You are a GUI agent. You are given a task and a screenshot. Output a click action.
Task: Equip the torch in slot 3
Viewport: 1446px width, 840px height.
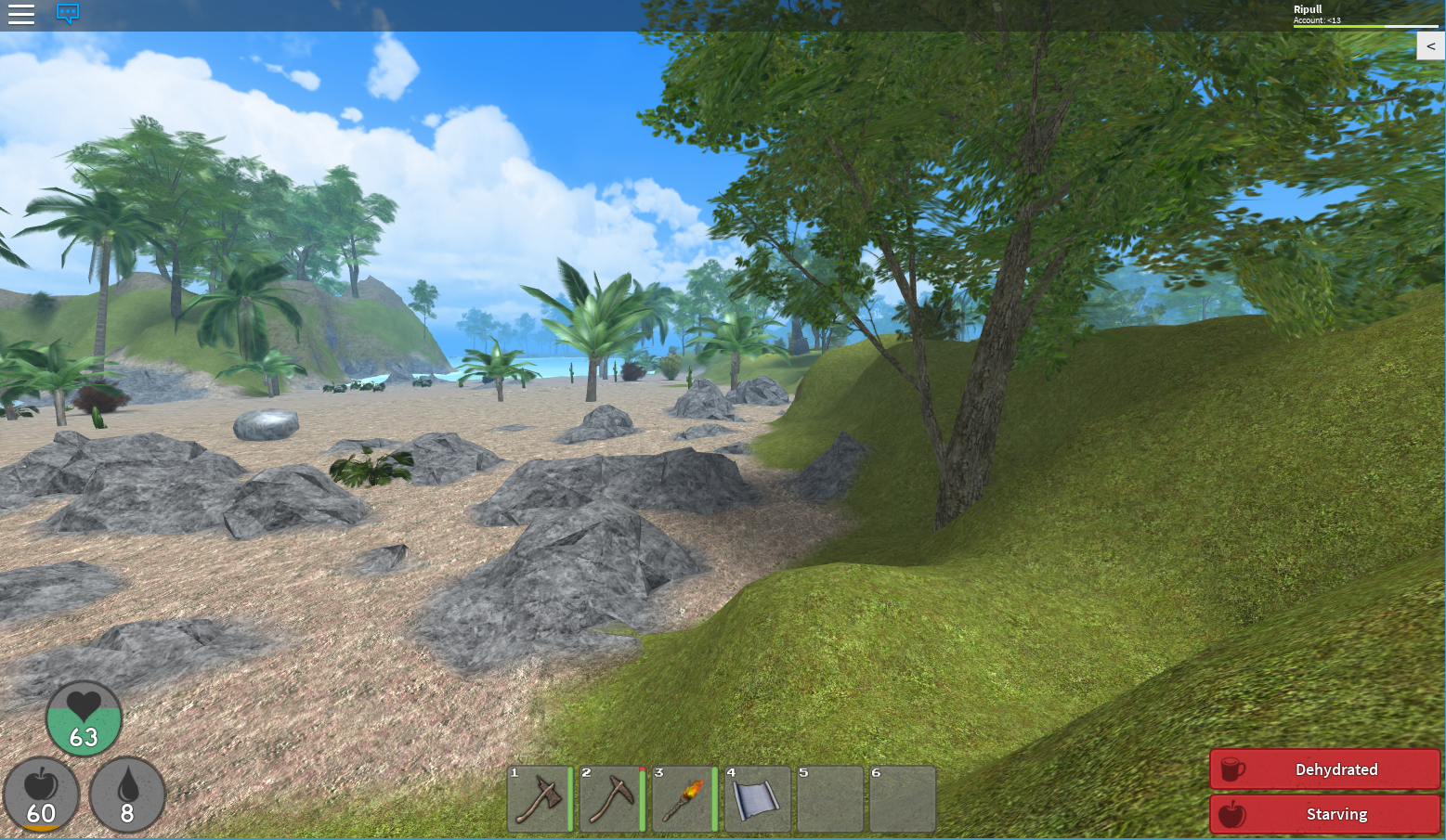coord(684,799)
